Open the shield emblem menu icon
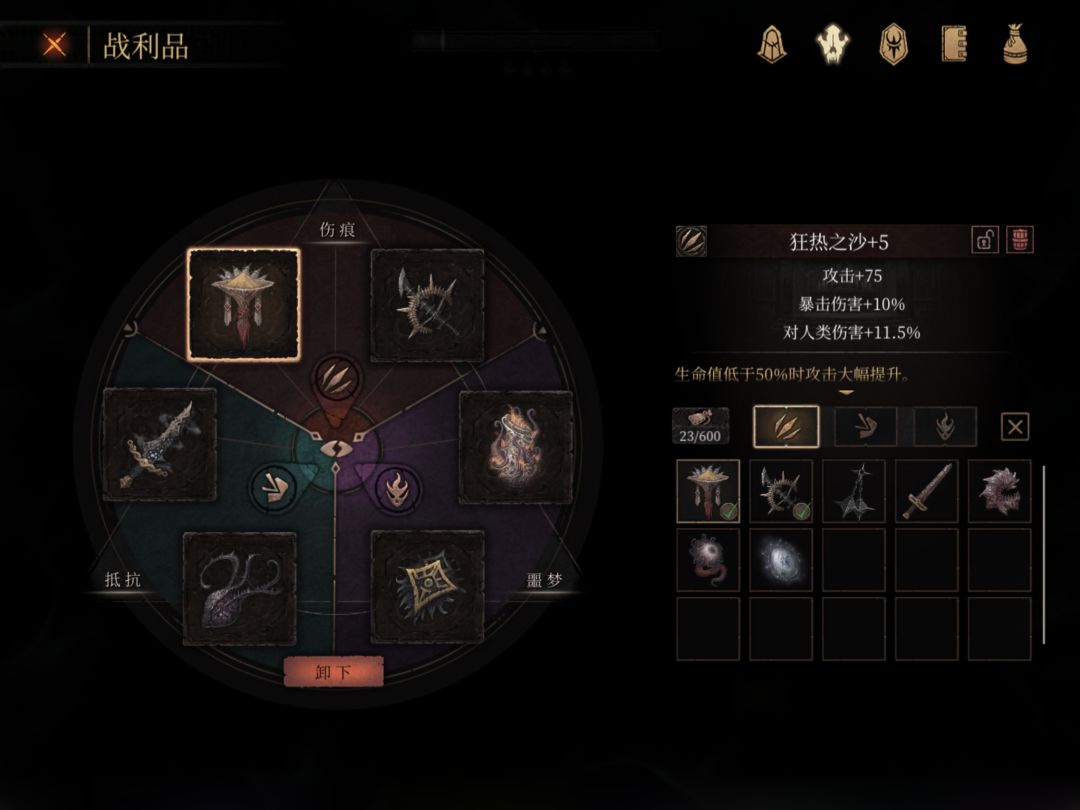Screen dimensions: 1080x810 (892, 44)
